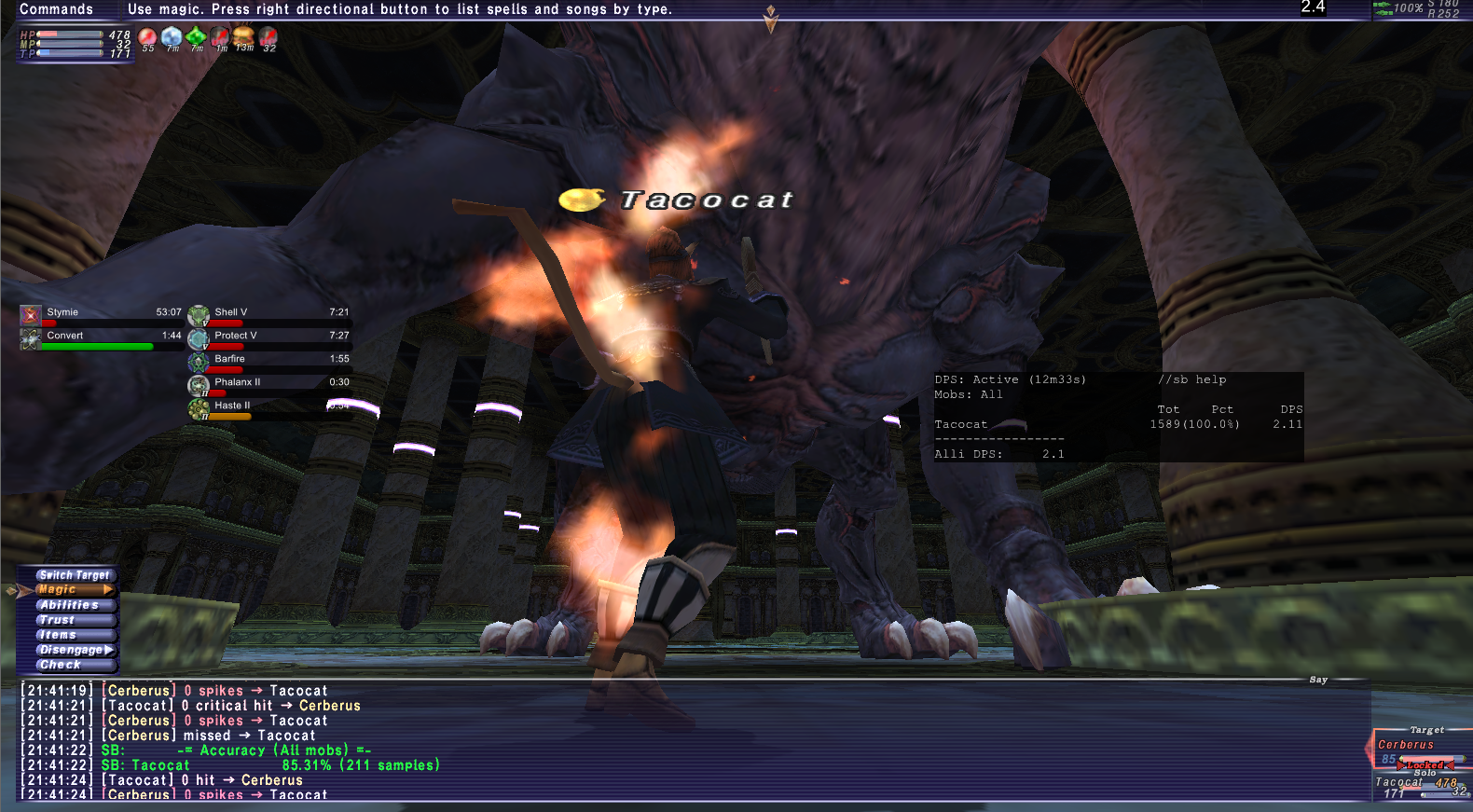Click Stymie's status icon in party list

tap(29, 315)
